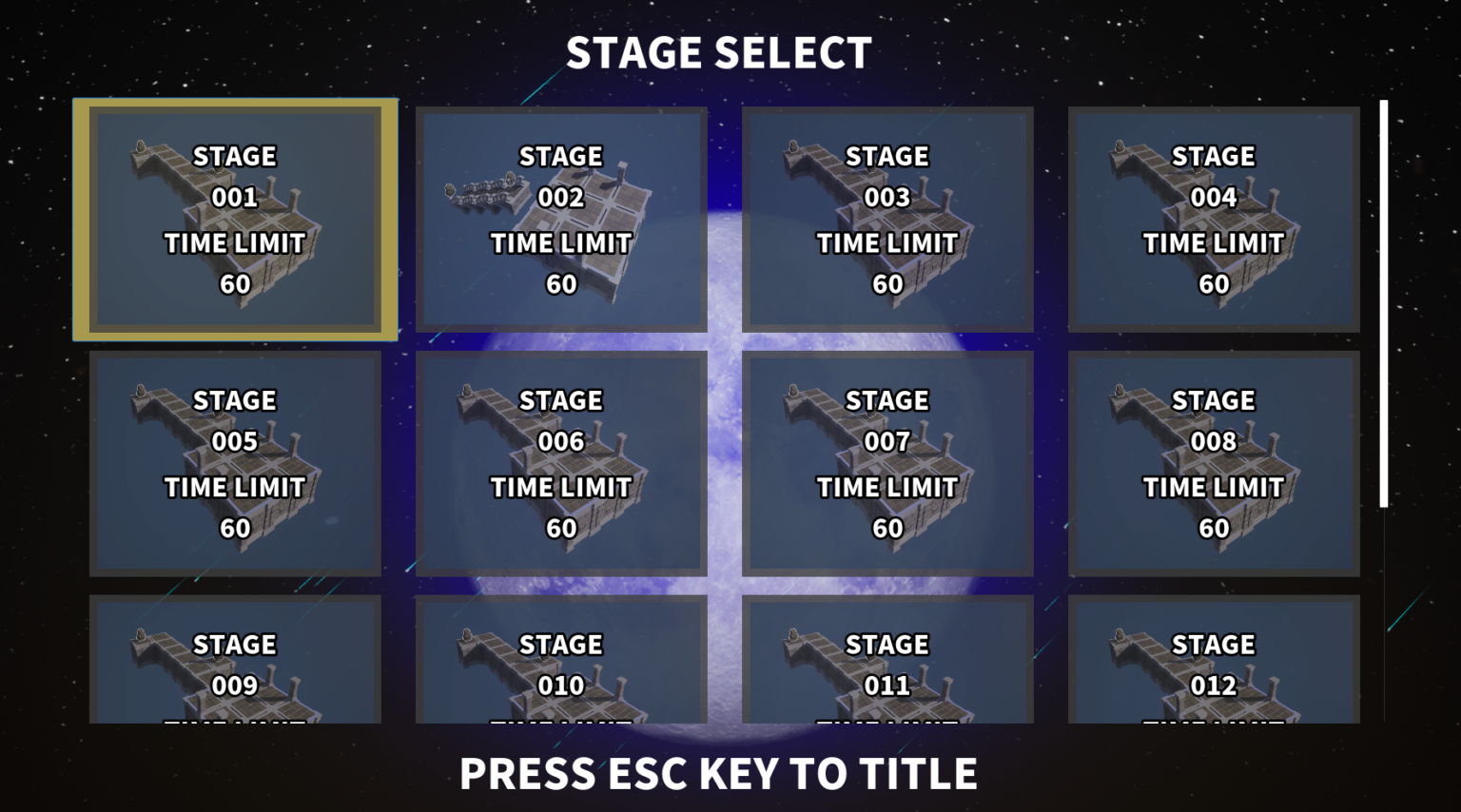Screen dimensions: 1461x812
Task: Select Stage 005
Action: [x=235, y=464]
